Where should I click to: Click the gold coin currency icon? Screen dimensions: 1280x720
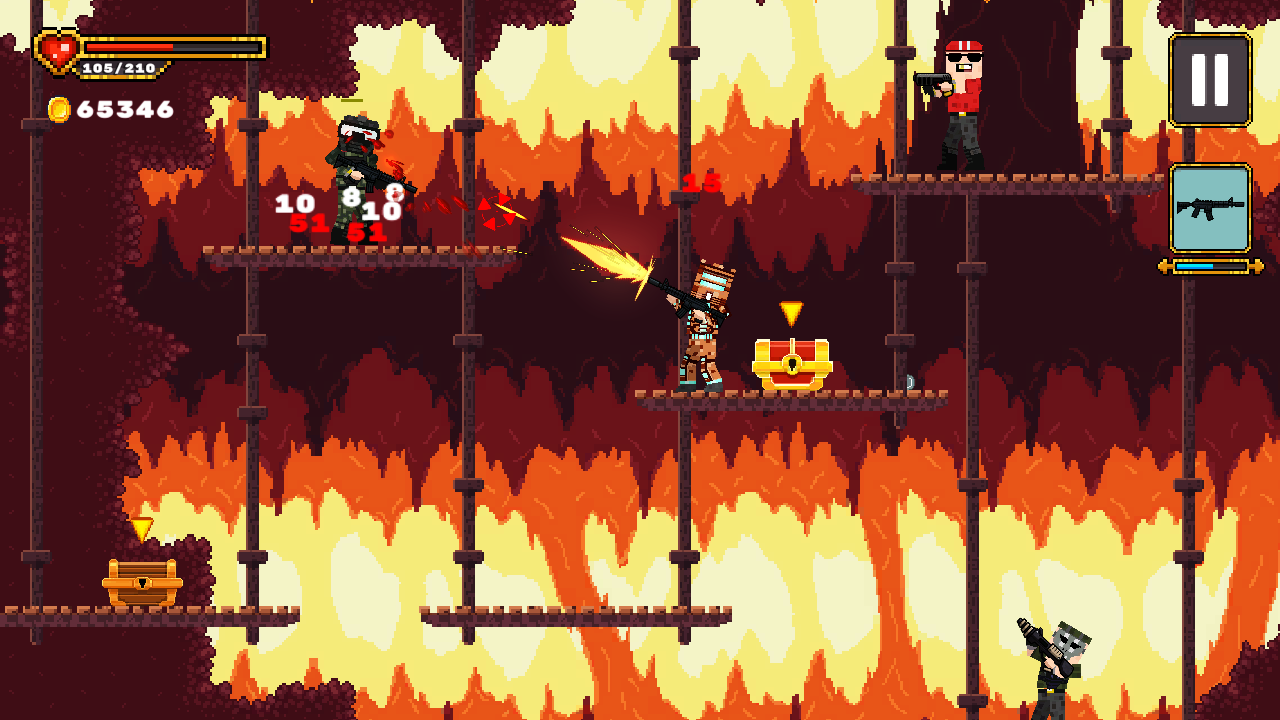click(x=58, y=110)
